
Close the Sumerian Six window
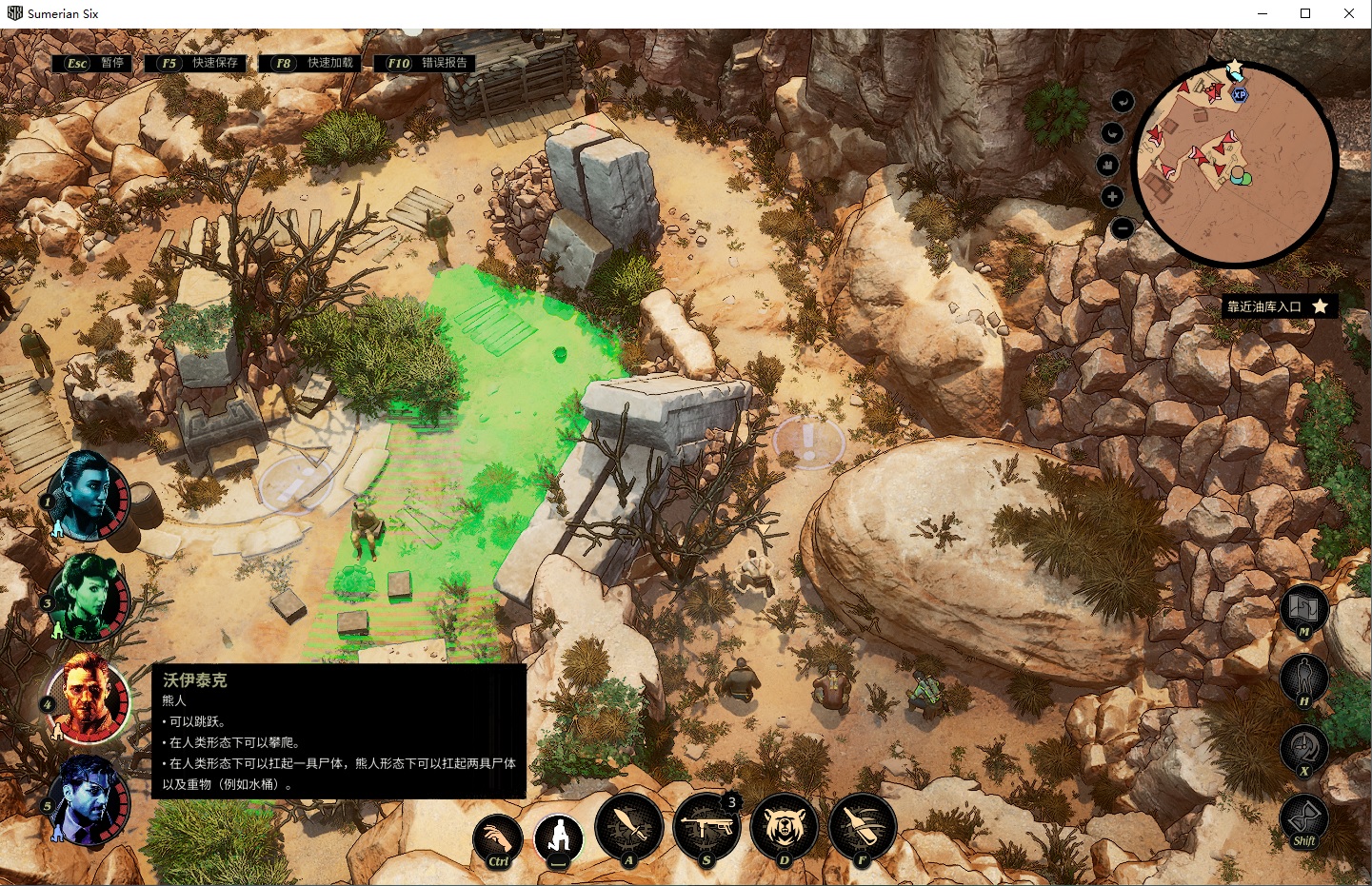click(1349, 13)
